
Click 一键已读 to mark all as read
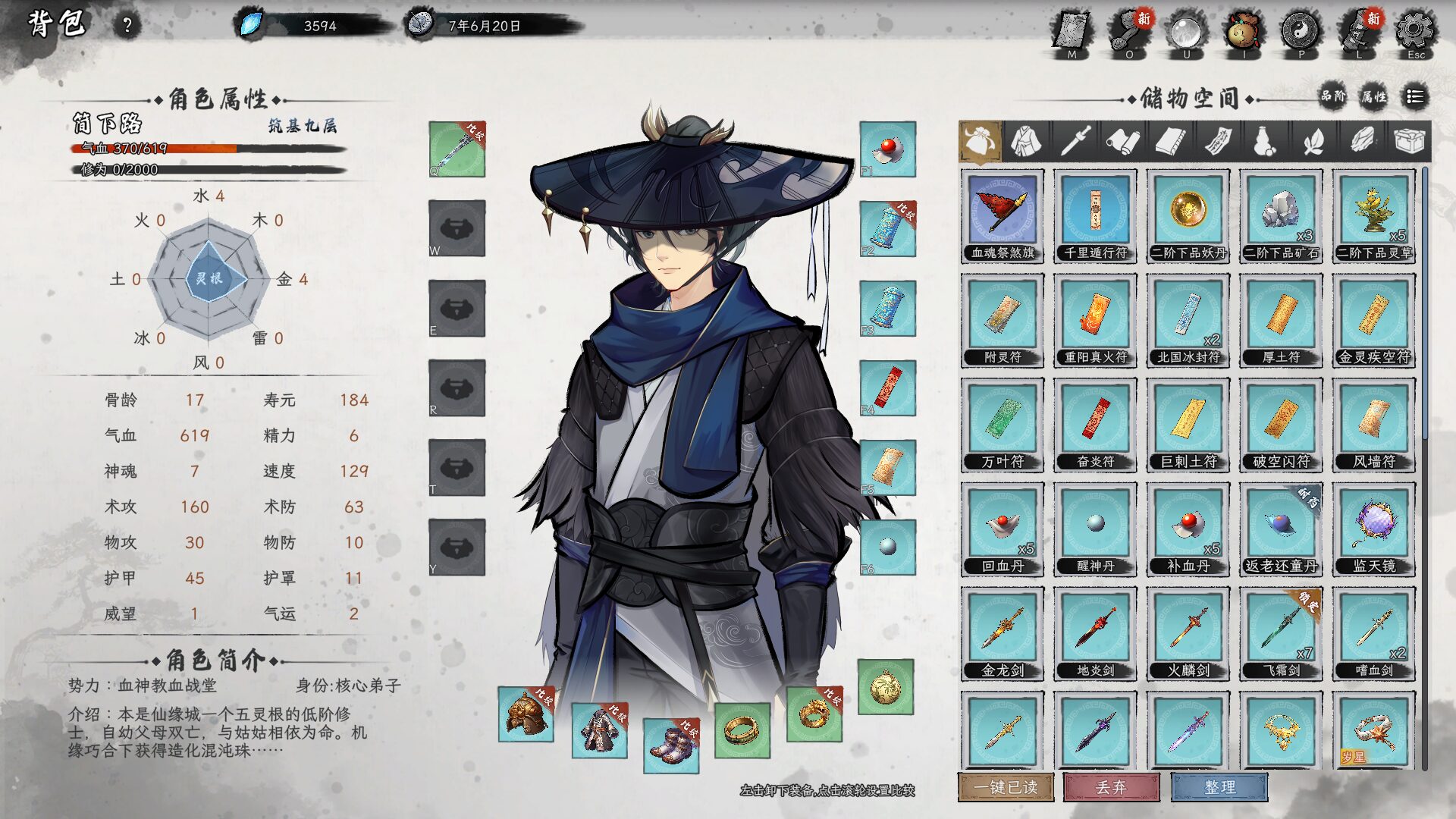click(x=1005, y=788)
